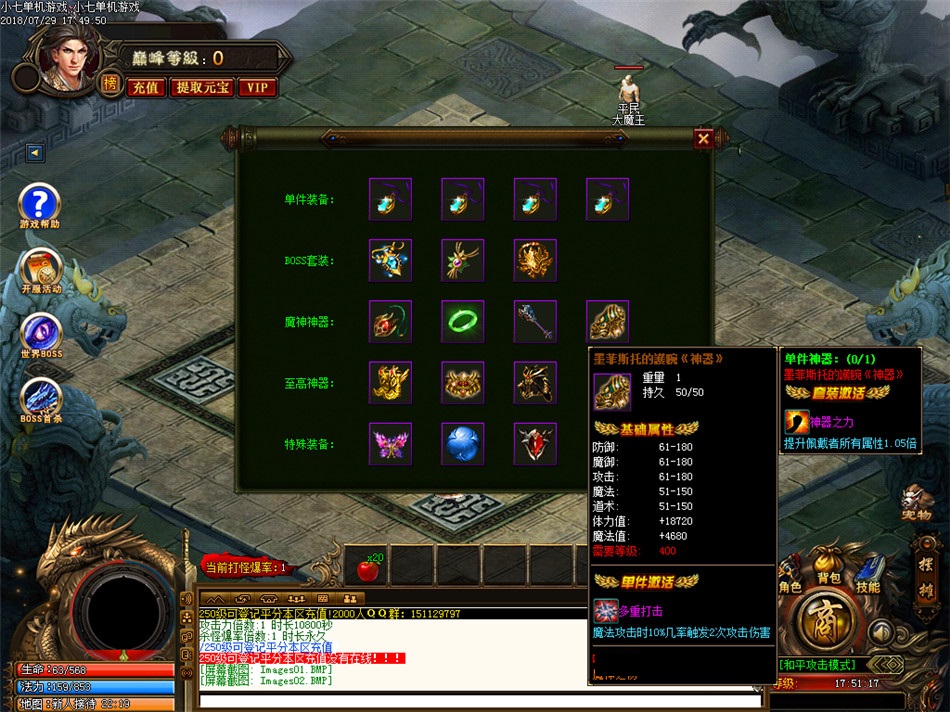Select the blue orb special equipment

(x=463, y=443)
